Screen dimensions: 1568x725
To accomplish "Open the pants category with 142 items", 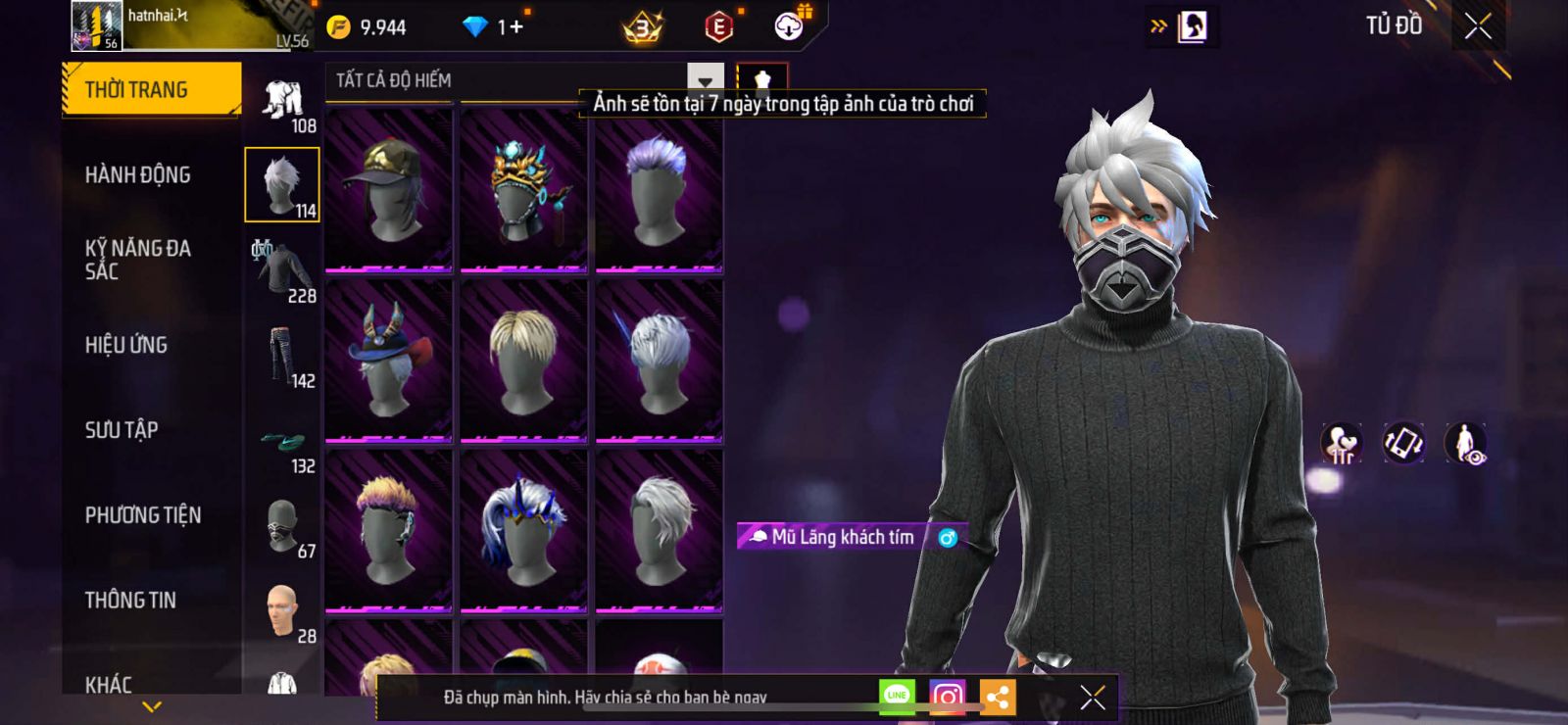I will [282, 356].
